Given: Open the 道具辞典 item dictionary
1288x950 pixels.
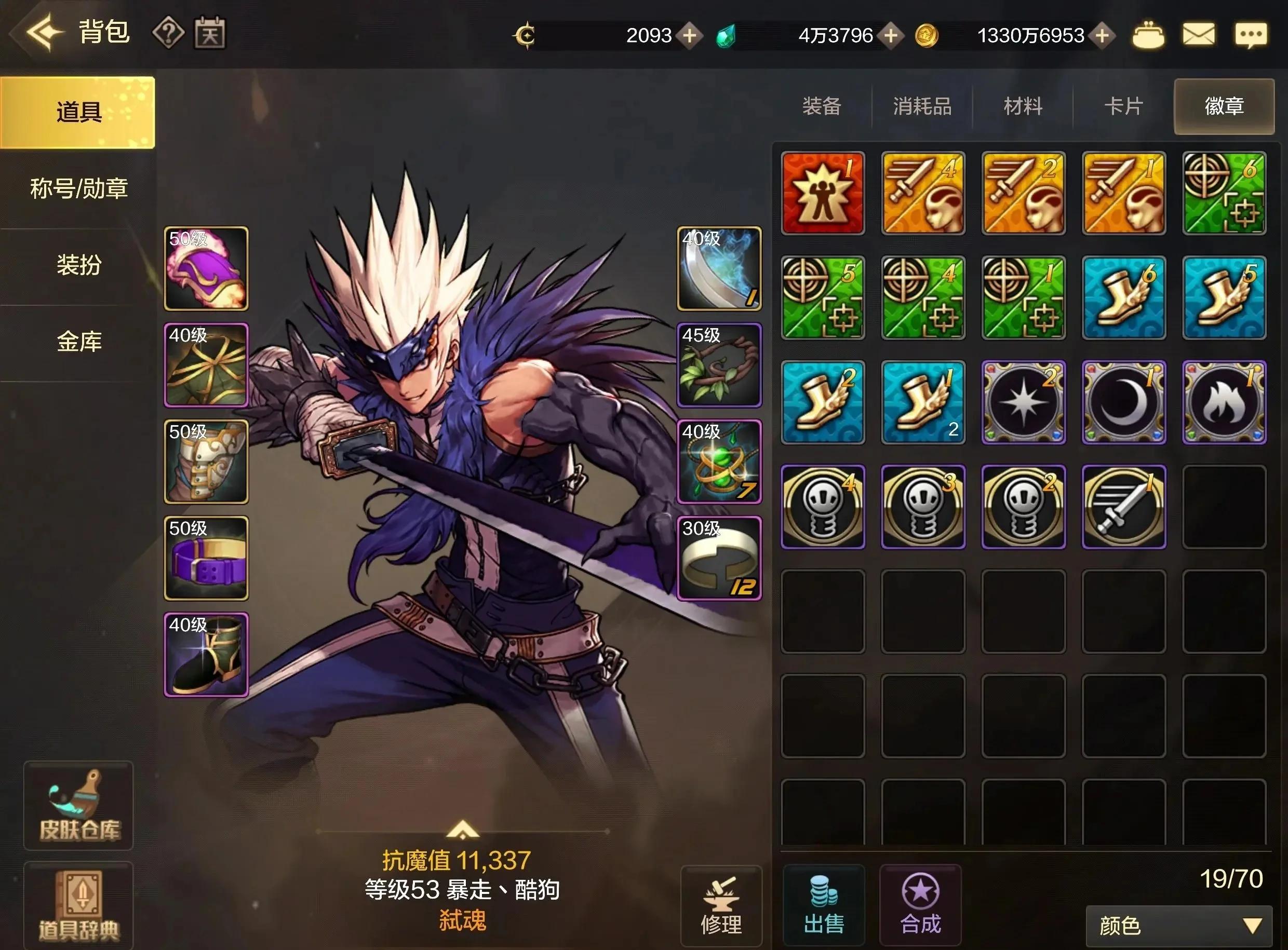Looking at the screenshot, I should [x=79, y=905].
